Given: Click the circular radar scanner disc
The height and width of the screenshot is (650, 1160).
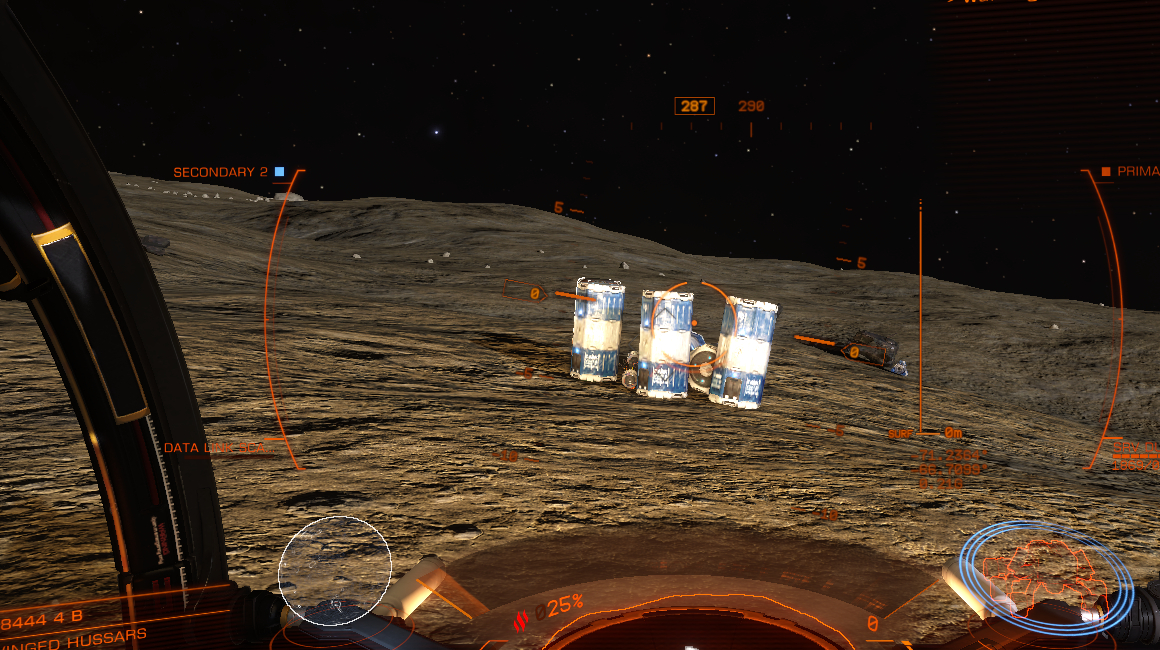Looking at the screenshot, I should 334,568.
